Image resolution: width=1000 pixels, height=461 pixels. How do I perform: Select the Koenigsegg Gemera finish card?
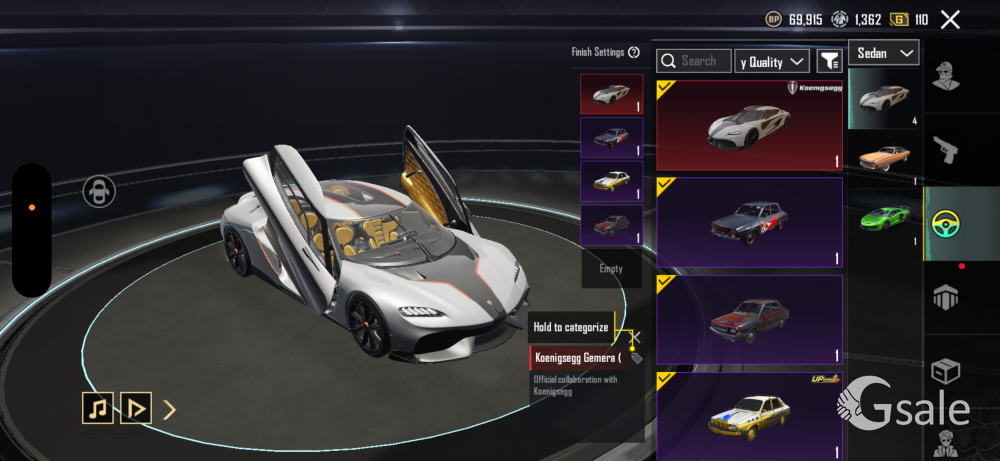click(749, 125)
